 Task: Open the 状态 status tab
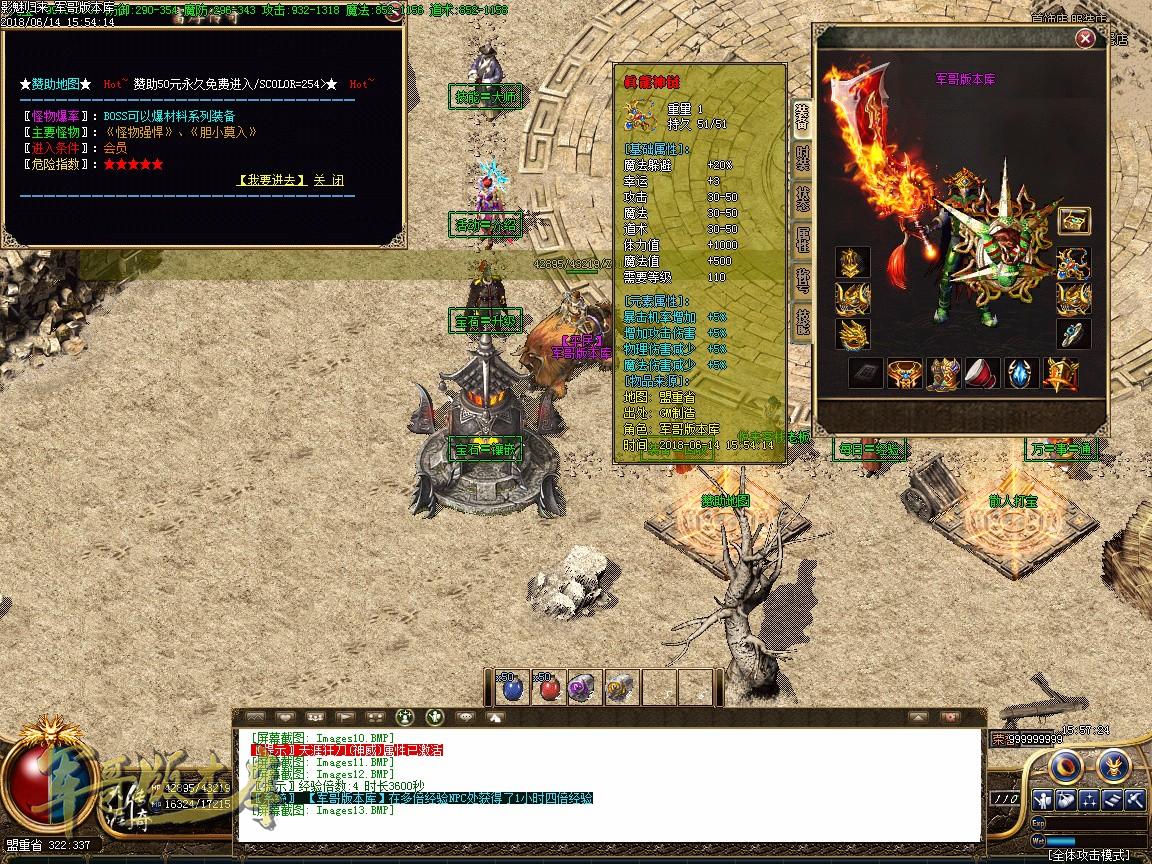click(802, 197)
